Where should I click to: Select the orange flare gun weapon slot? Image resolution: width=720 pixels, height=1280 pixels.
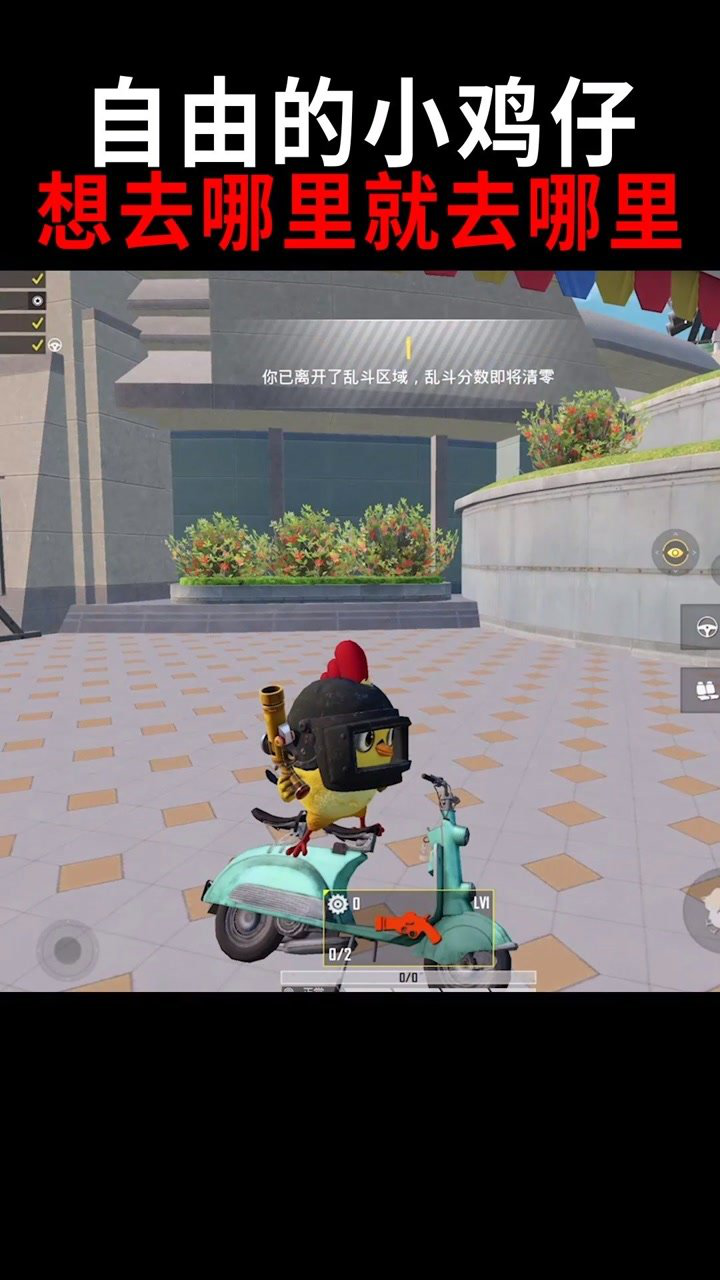tap(409, 927)
